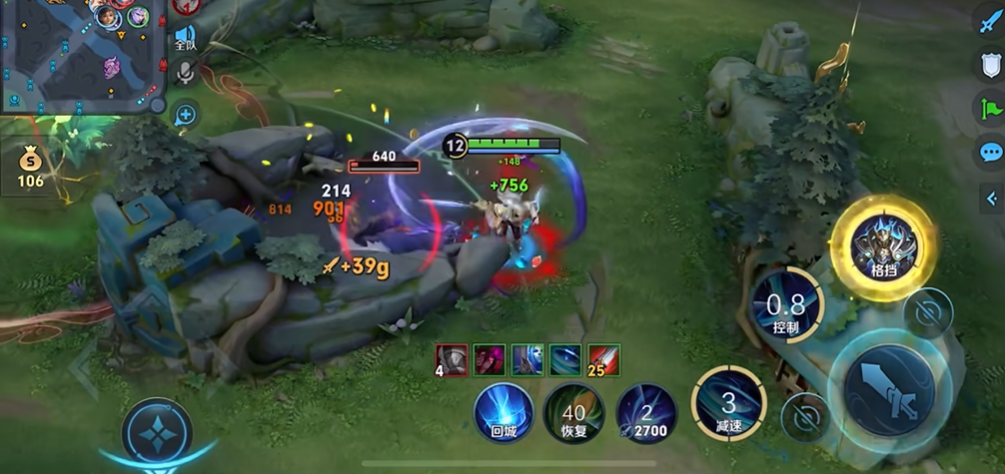
Task: Send the shield defend signal
Action: pos(989,65)
